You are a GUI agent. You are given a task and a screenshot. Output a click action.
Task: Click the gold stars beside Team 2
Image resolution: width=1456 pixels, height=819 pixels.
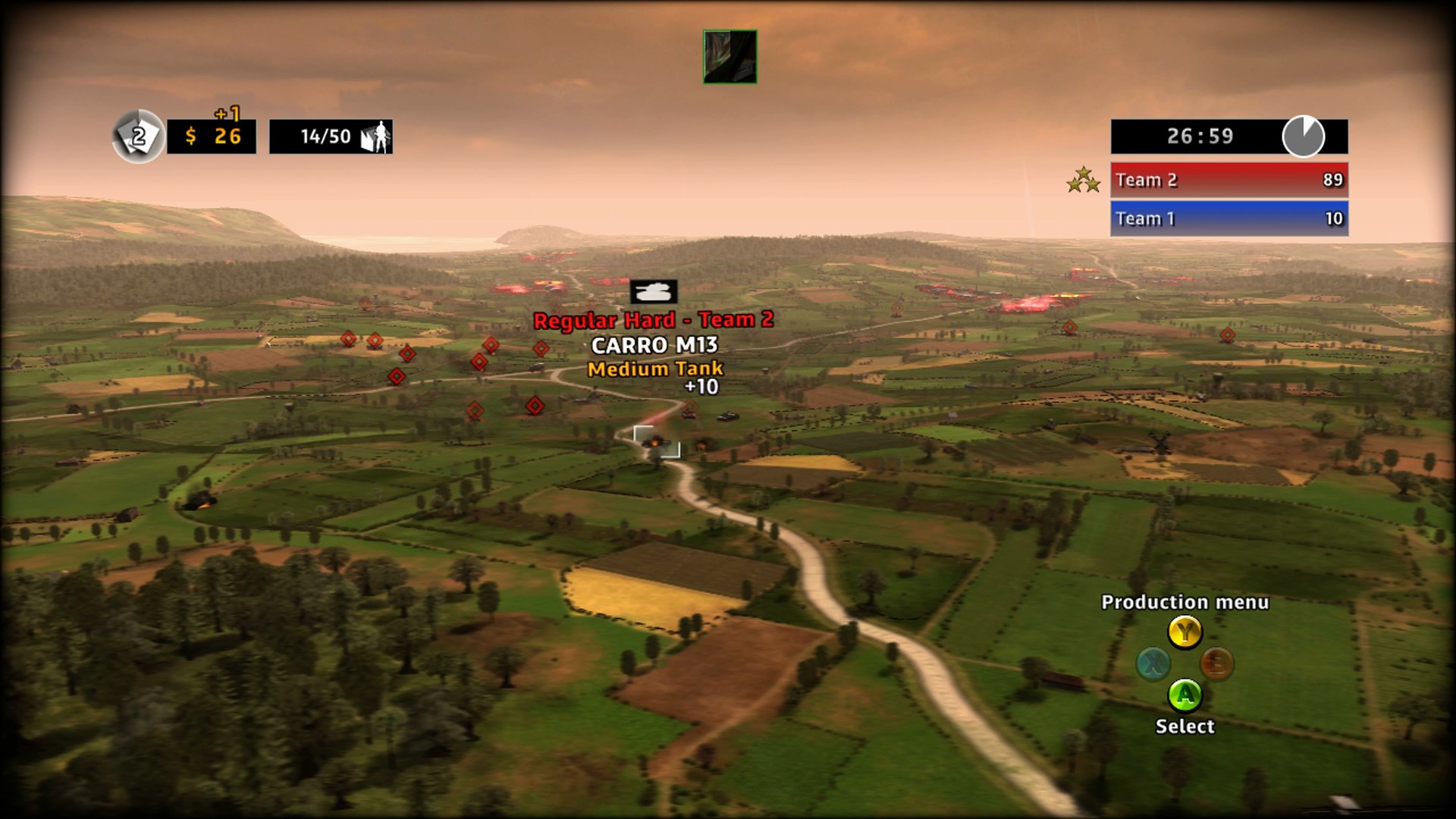click(x=1082, y=180)
